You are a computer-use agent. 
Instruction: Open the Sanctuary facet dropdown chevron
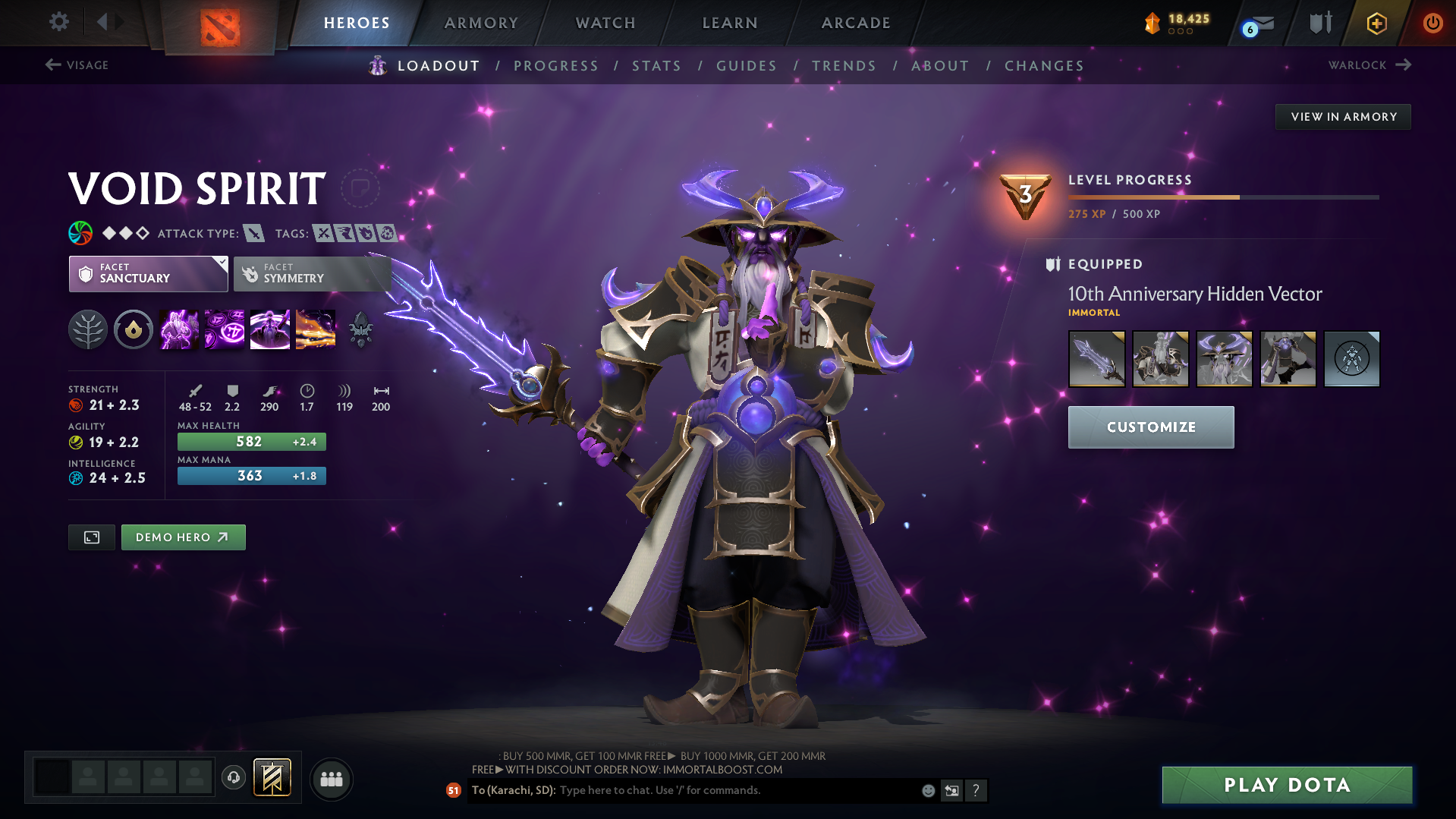(221, 264)
